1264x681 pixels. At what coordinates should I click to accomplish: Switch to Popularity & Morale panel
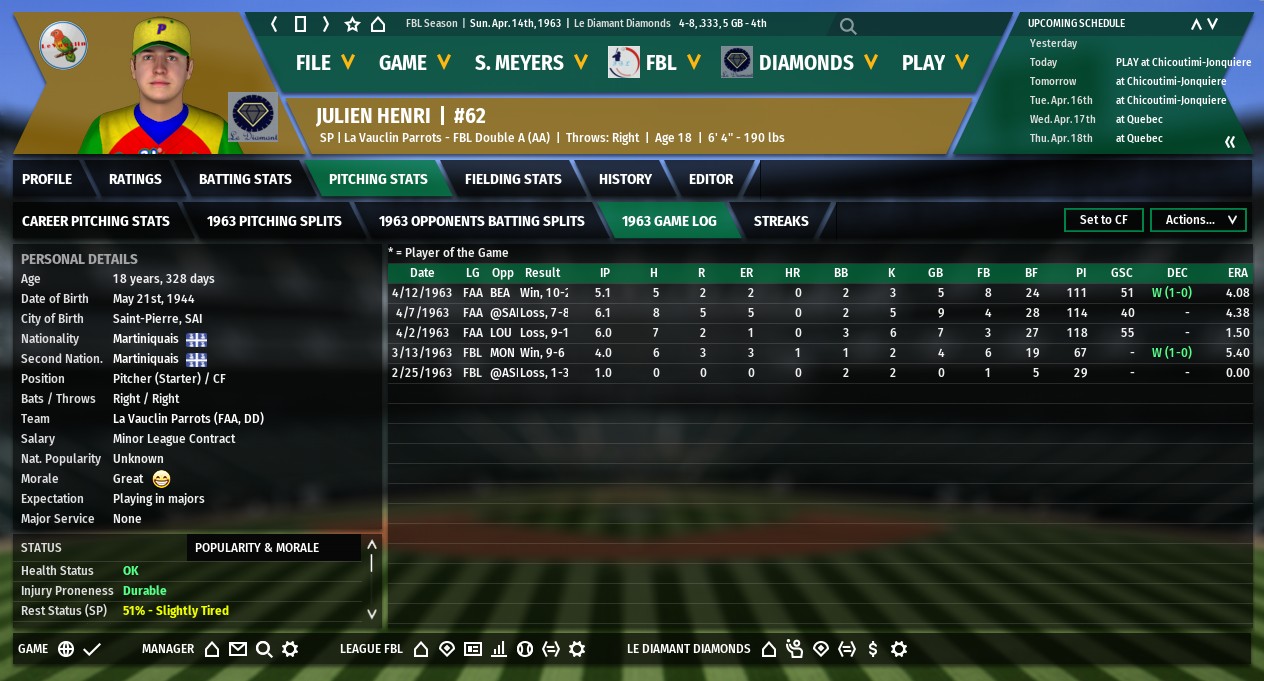coord(257,548)
